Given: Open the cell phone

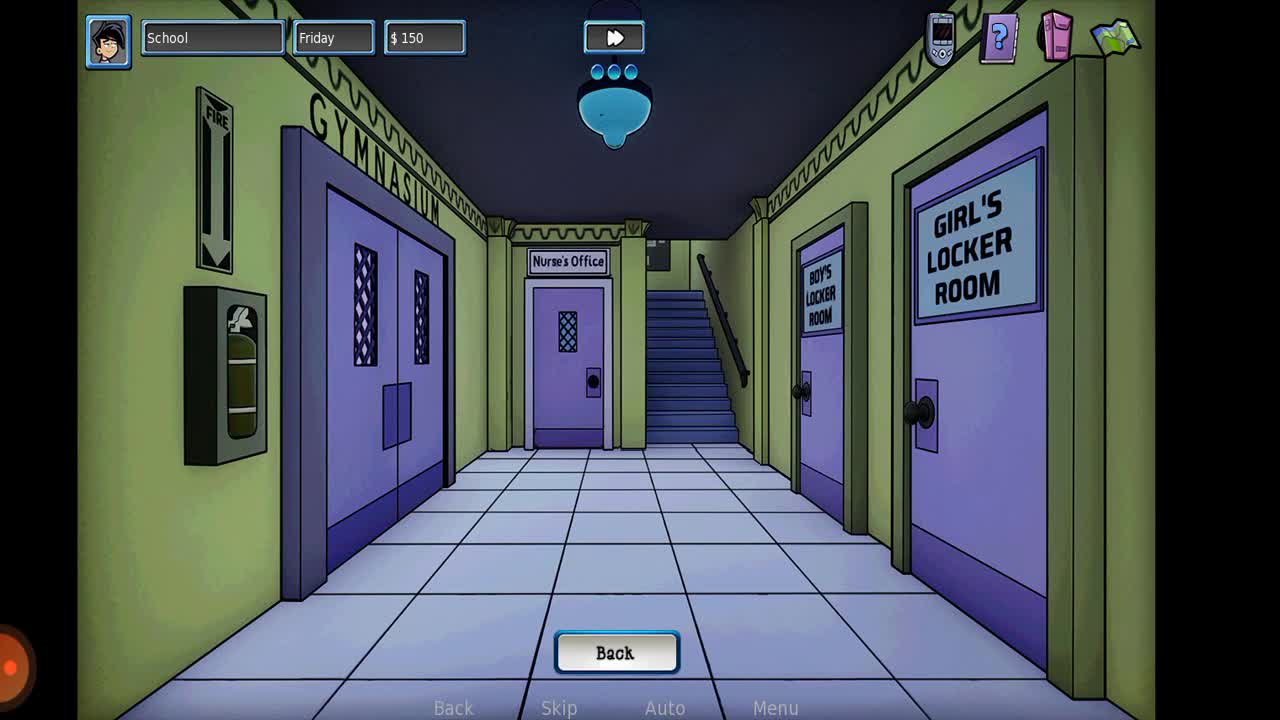Looking at the screenshot, I should click(x=941, y=39).
